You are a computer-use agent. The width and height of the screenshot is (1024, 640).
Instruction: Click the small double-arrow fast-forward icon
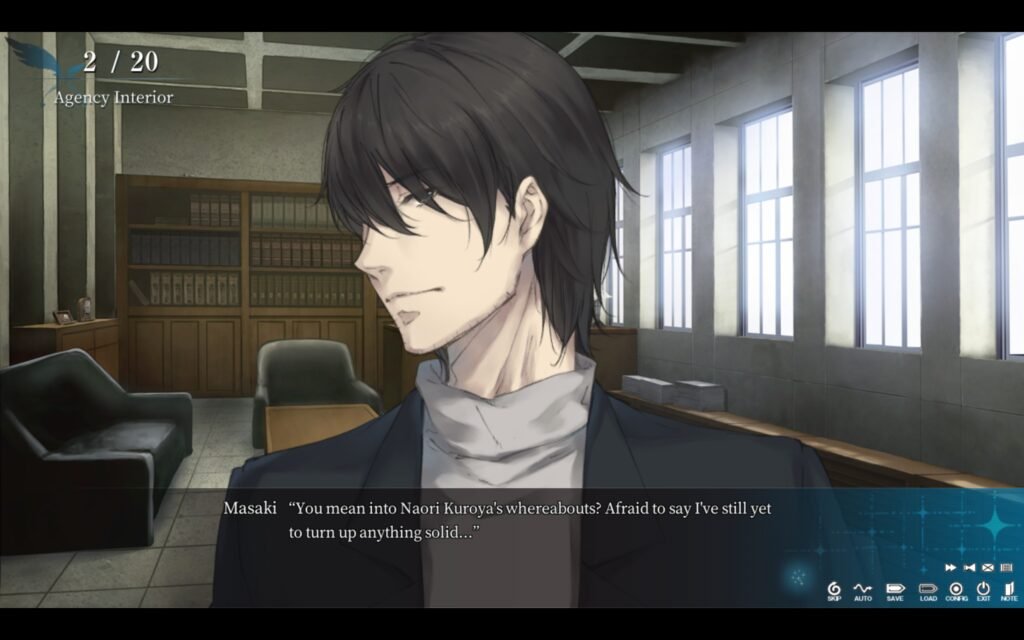[950, 567]
